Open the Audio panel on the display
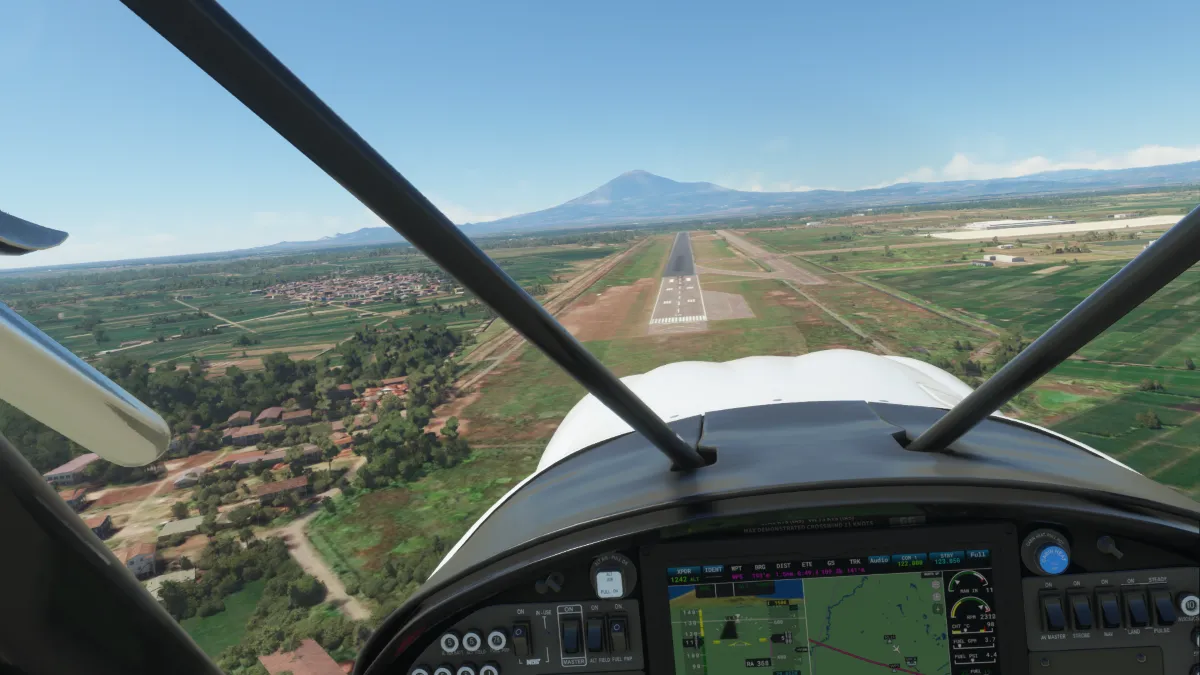The width and height of the screenshot is (1200, 675). (878, 560)
